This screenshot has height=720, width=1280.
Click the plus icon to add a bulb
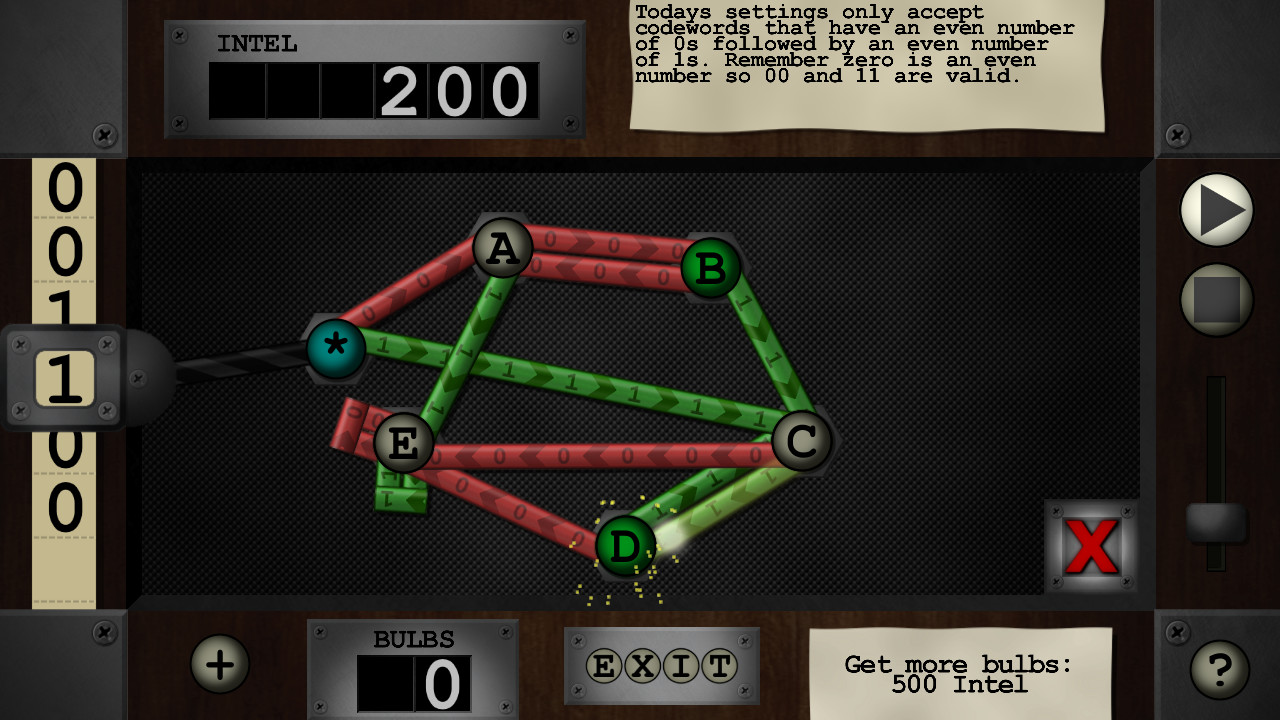pos(218,663)
